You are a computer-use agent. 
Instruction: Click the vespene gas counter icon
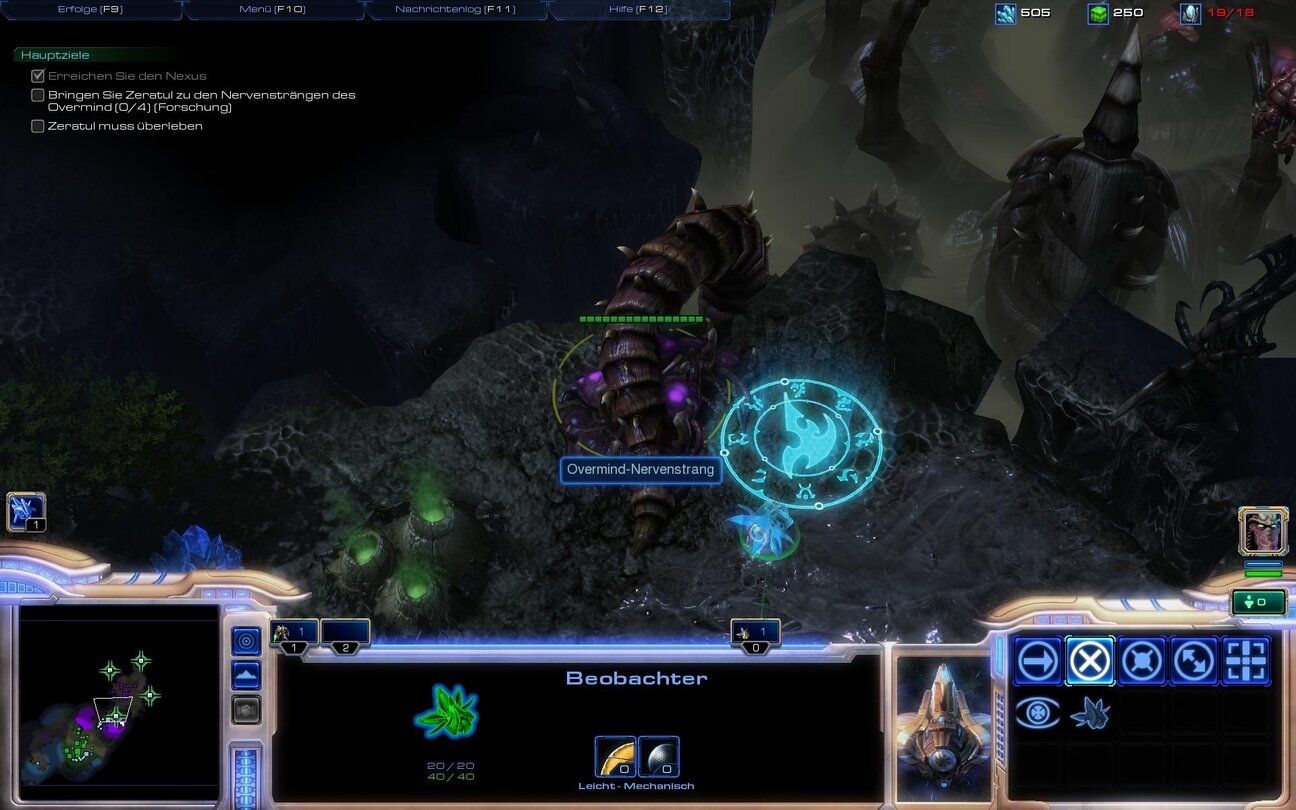click(1096, 13)
